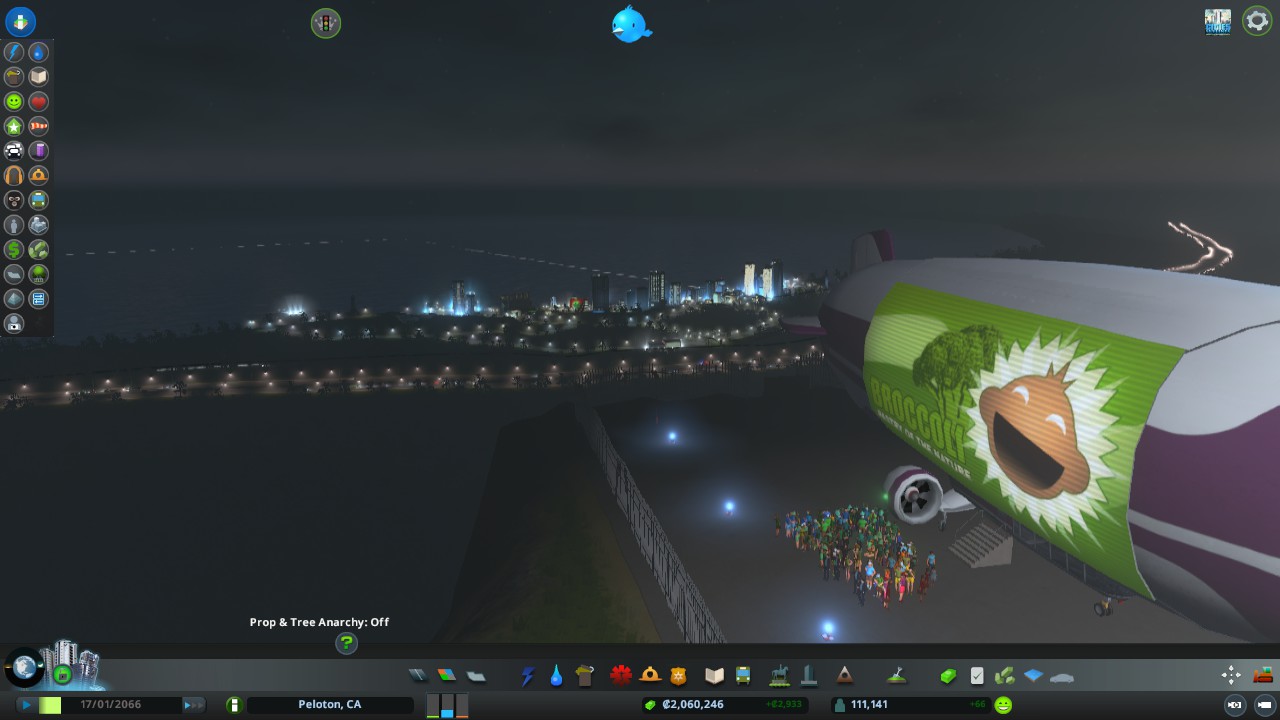Open the Police services panel
1280x720 pixels.
pos(677,675)
